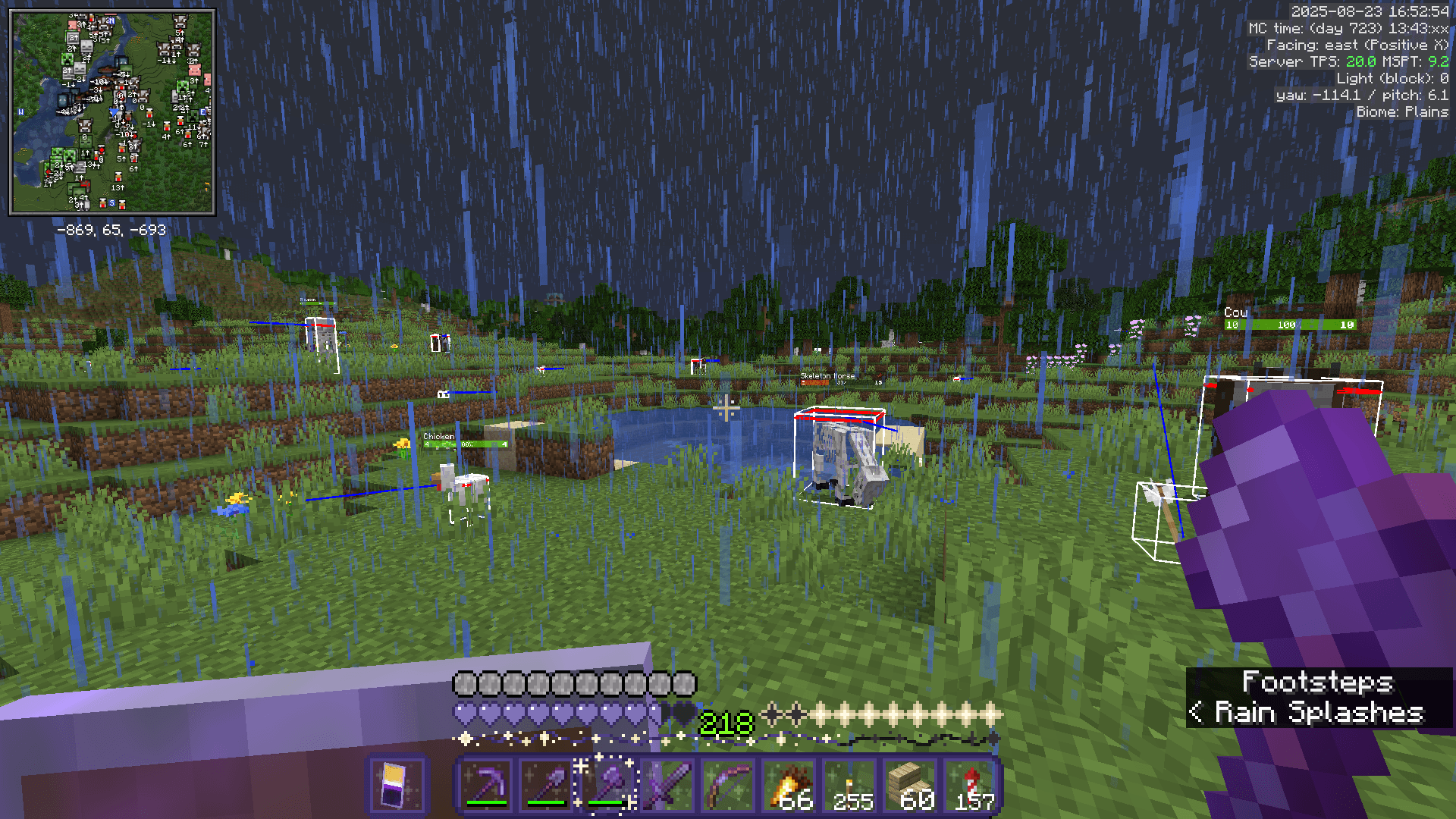The height and width of the screenshot is (819, 1456).
Task: Select the enchanted sword in the hotbar
Action: (x=669, y=783)
